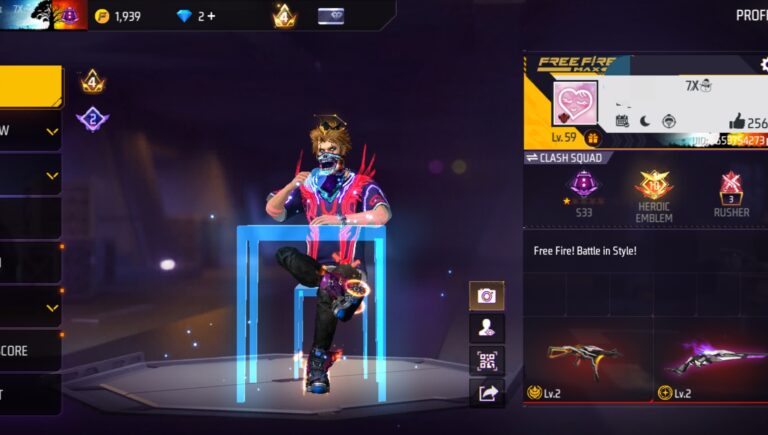Add diamonds with the plus button
The width and height of the screenshot is (768, 435).
(x=211, y=16)
